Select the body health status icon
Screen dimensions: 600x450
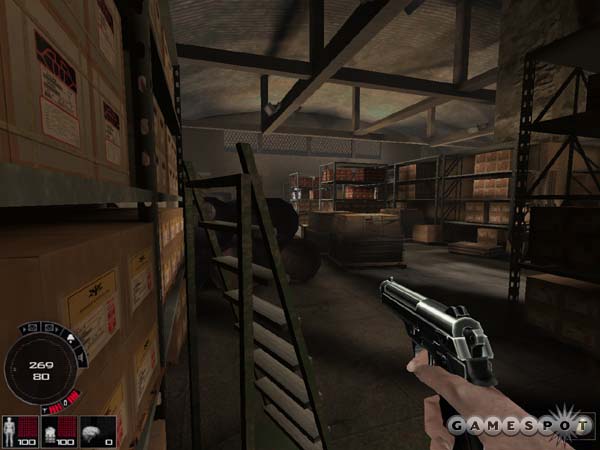click(x=11, y=428)
